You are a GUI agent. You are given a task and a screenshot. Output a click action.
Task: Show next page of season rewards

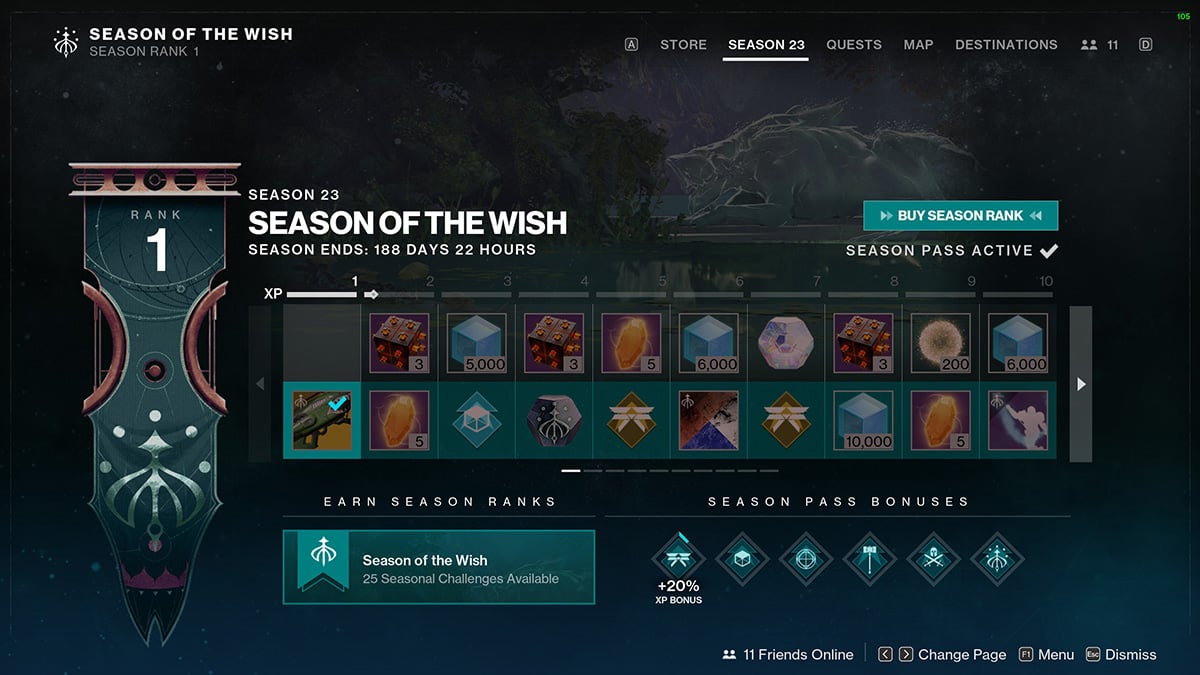pyautogui.click(x=1080, y=384)
